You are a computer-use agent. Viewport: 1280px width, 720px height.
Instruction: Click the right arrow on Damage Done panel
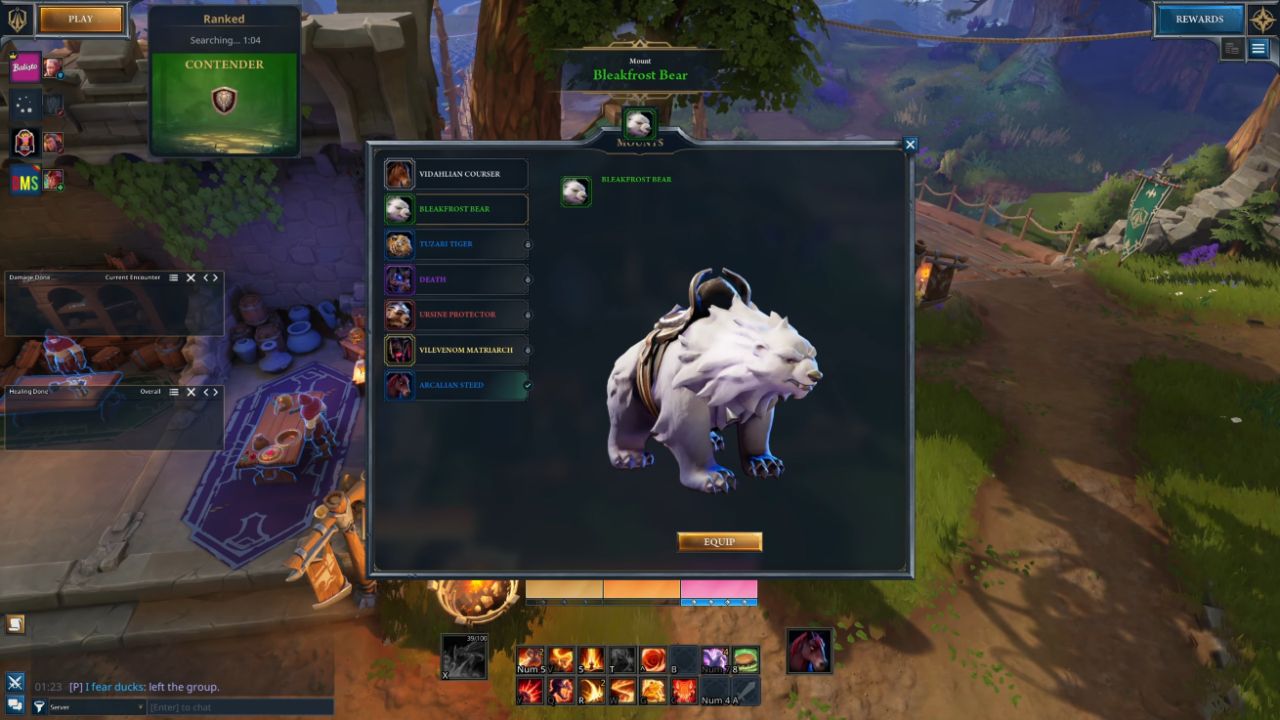217,278
